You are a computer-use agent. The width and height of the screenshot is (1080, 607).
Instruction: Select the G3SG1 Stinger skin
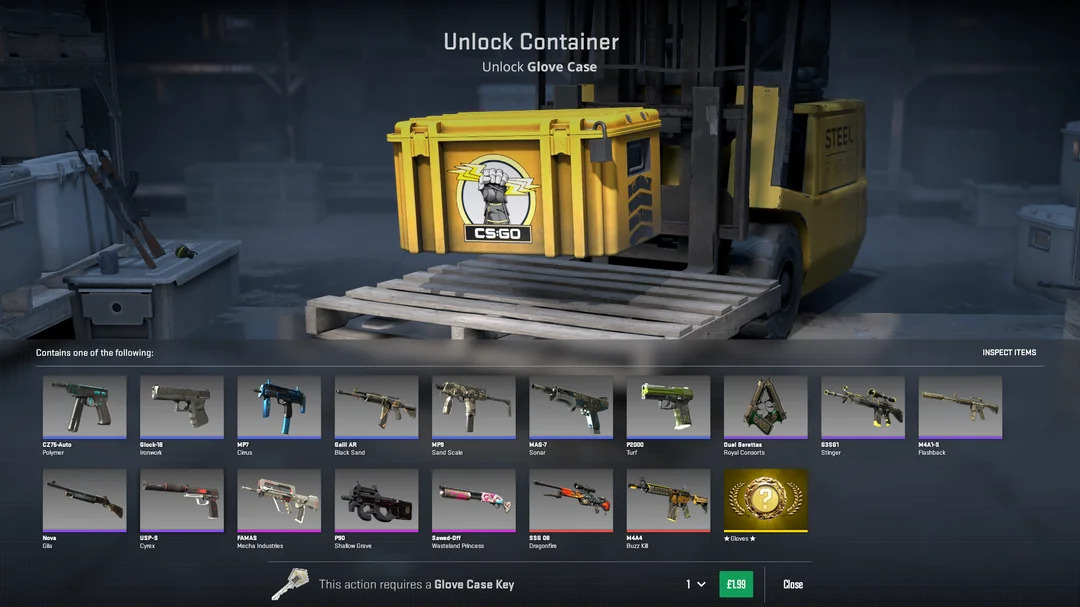[x=863, y=406]
